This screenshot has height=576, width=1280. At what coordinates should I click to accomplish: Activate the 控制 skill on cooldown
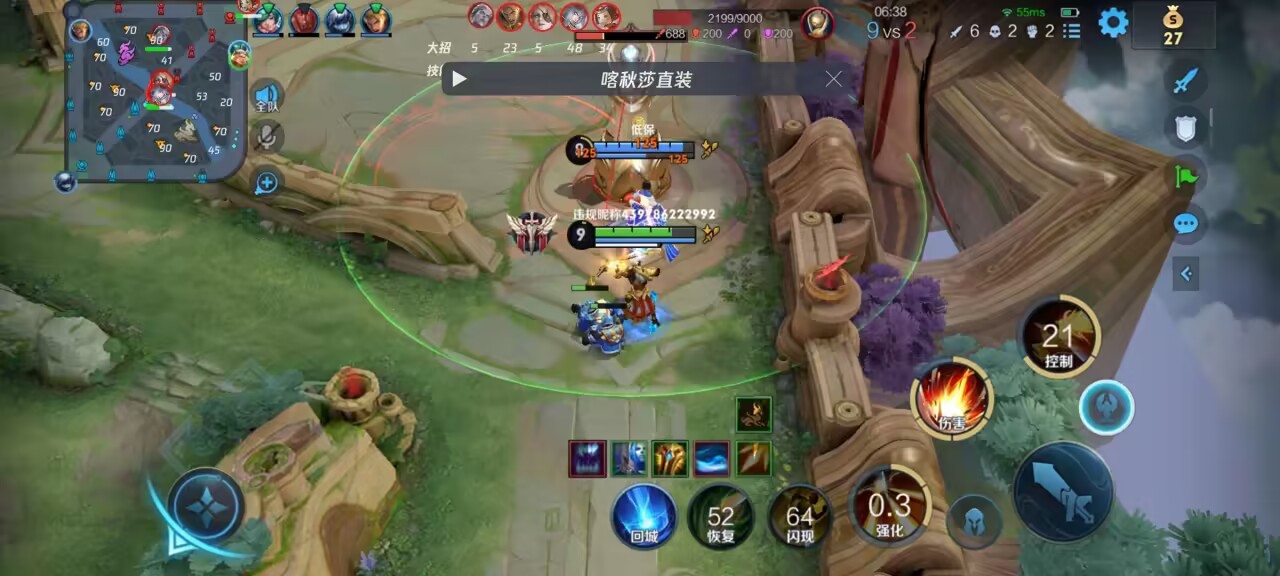(x=1058, y=338)
